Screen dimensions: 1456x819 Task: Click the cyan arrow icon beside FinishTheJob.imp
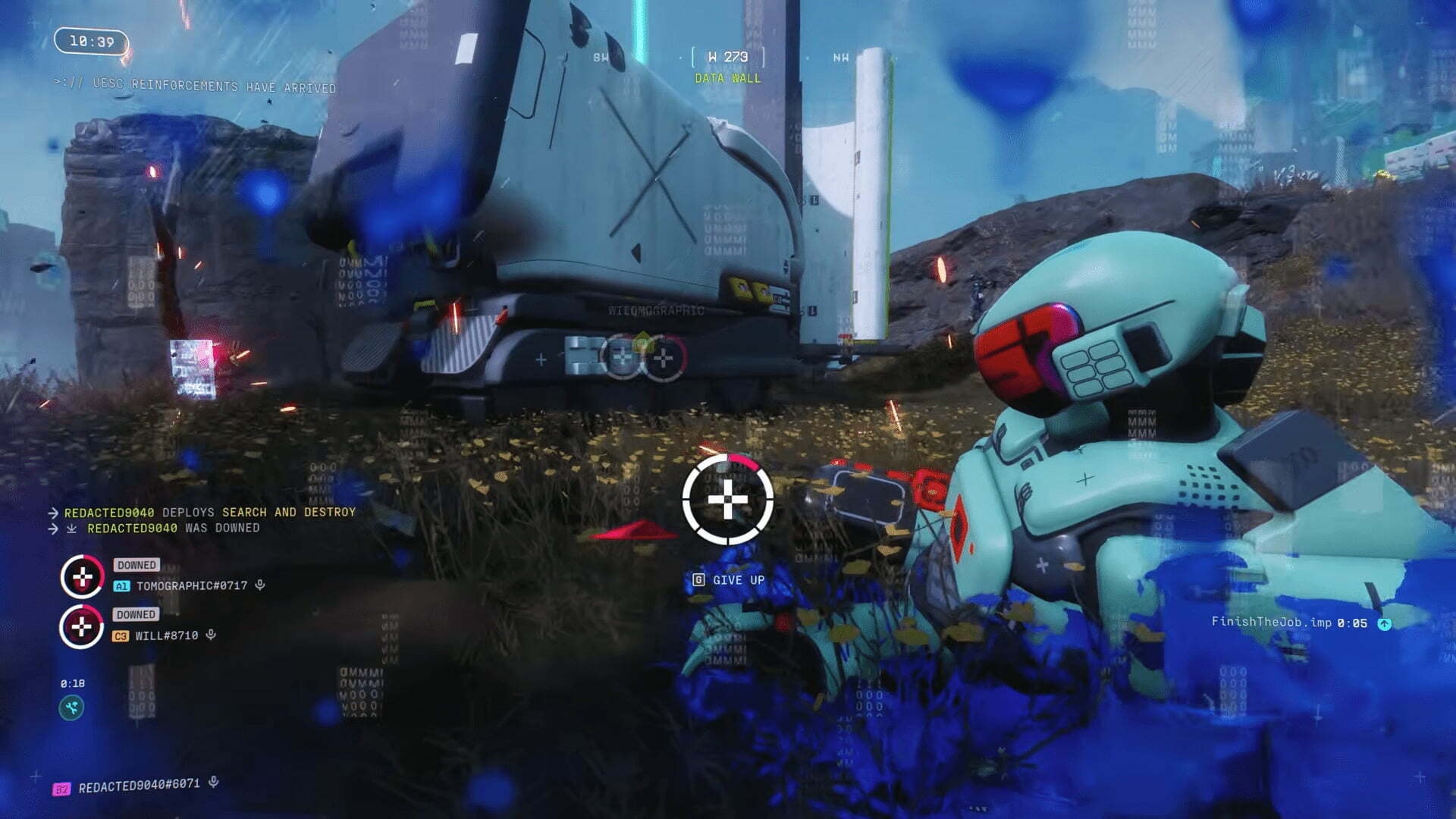point(1384,623)
